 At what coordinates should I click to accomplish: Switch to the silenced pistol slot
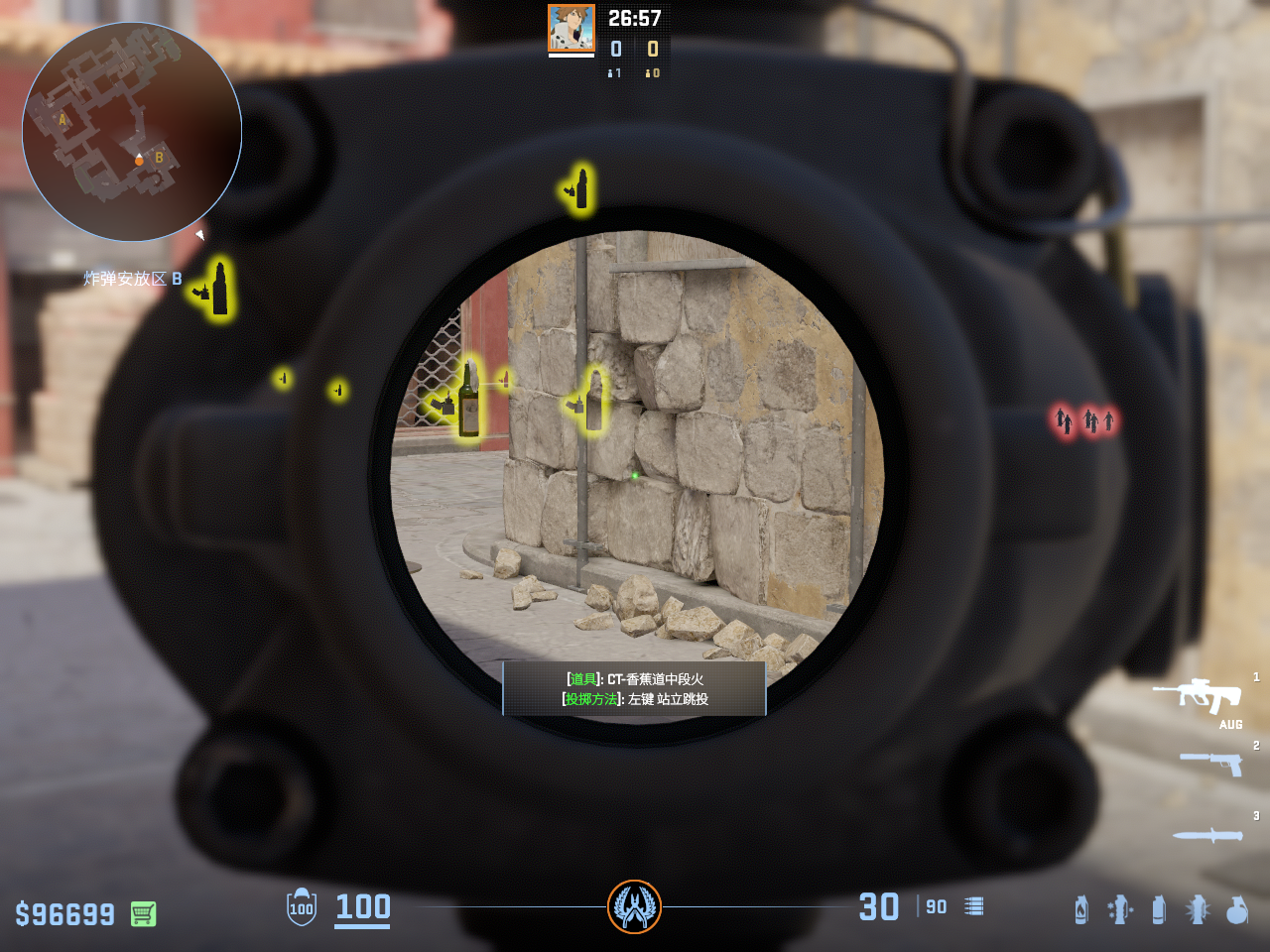coord(1210,763)
